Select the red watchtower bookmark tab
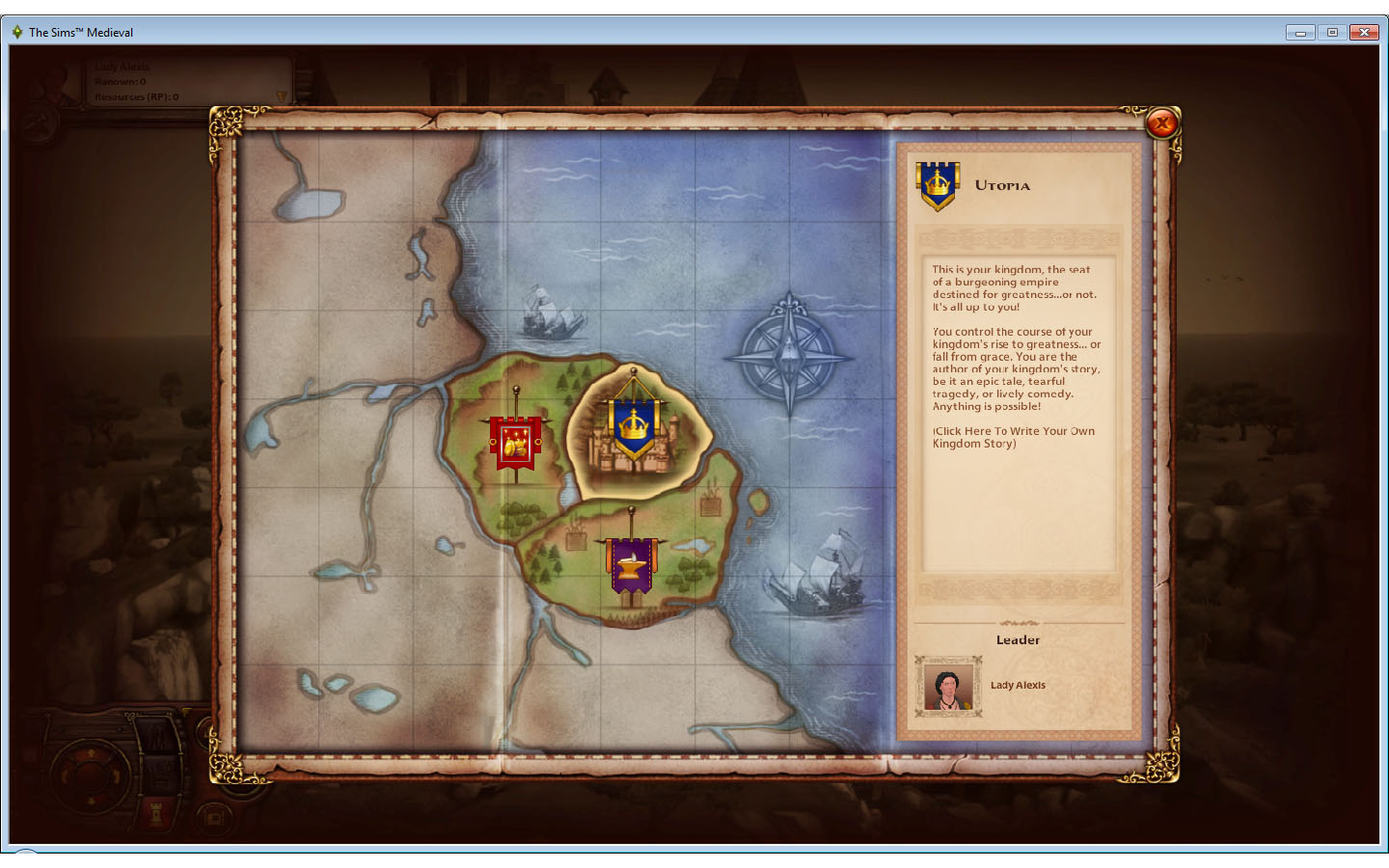 coord(156,815)
